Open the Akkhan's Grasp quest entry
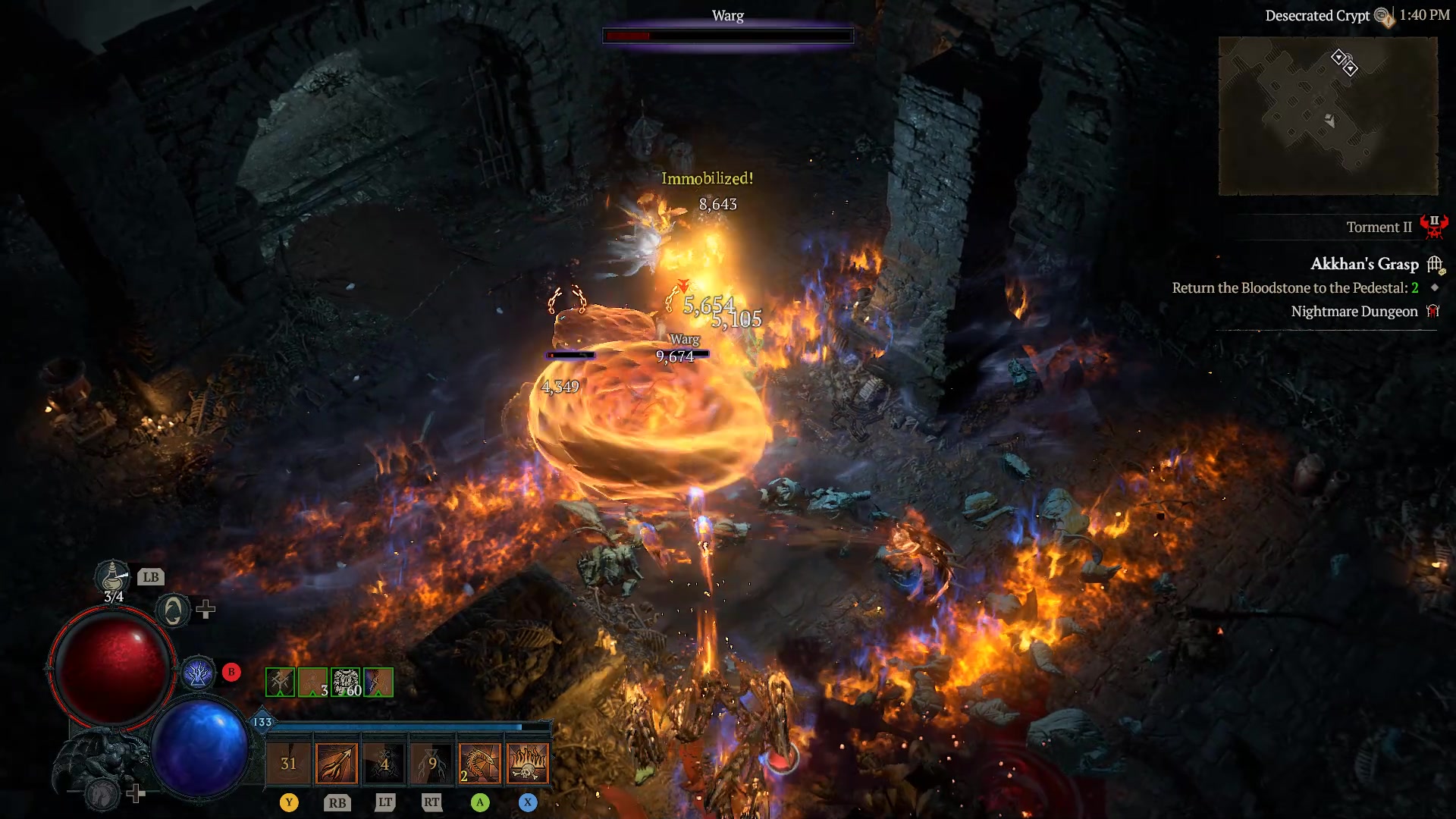Viewport: 1456px width, 819px height. 1363,264
